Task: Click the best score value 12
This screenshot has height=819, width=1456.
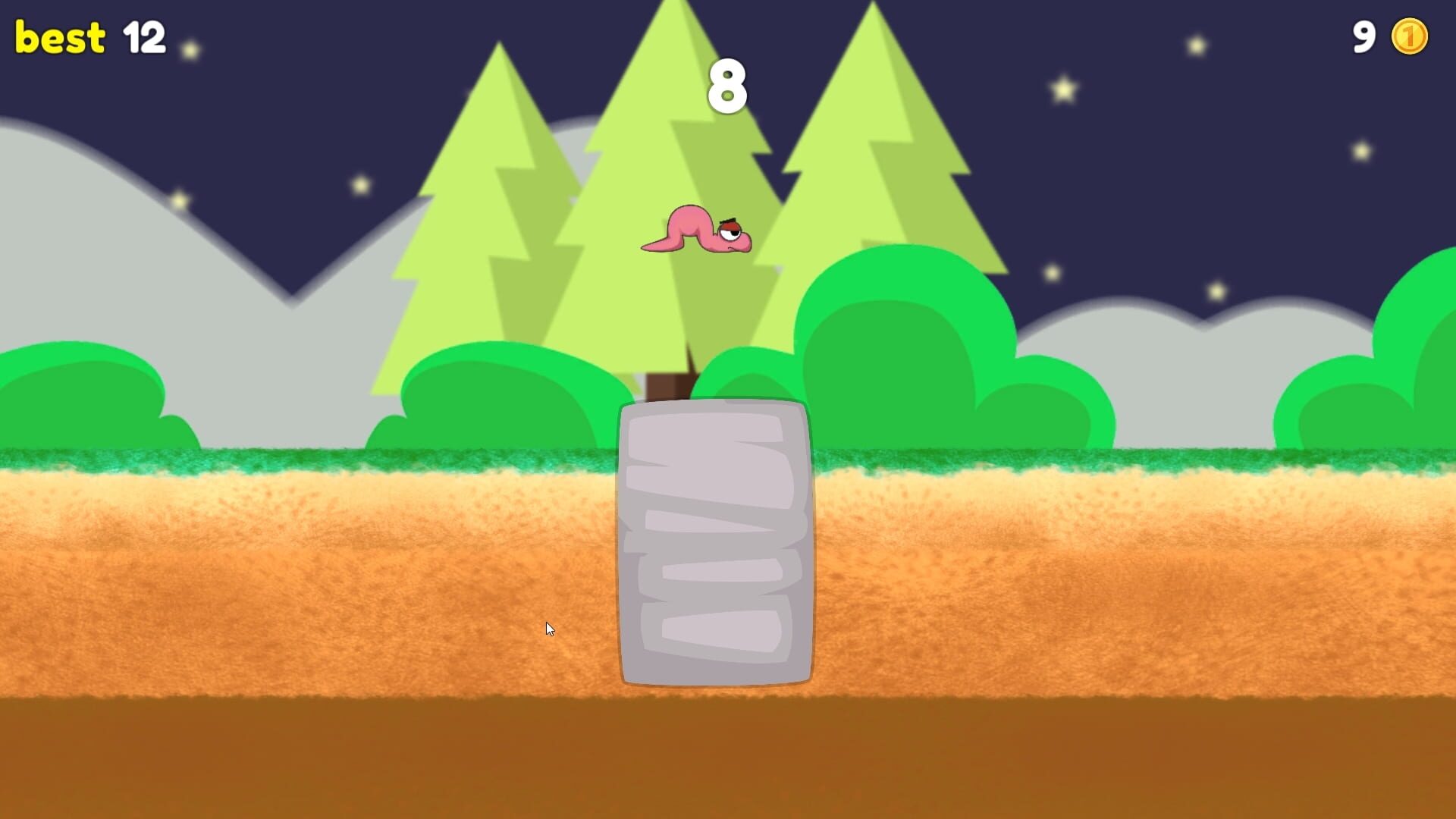Action: click(146, 36)
